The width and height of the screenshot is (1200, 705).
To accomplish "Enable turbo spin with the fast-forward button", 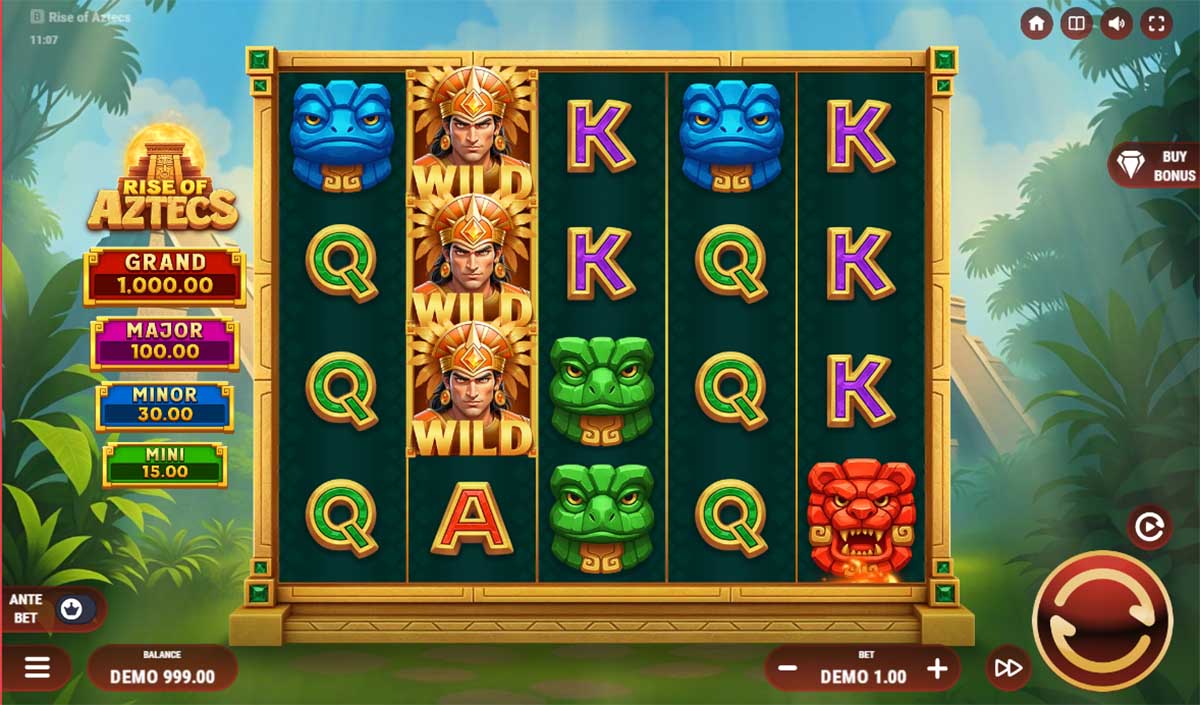I will tap(1008, 668).
